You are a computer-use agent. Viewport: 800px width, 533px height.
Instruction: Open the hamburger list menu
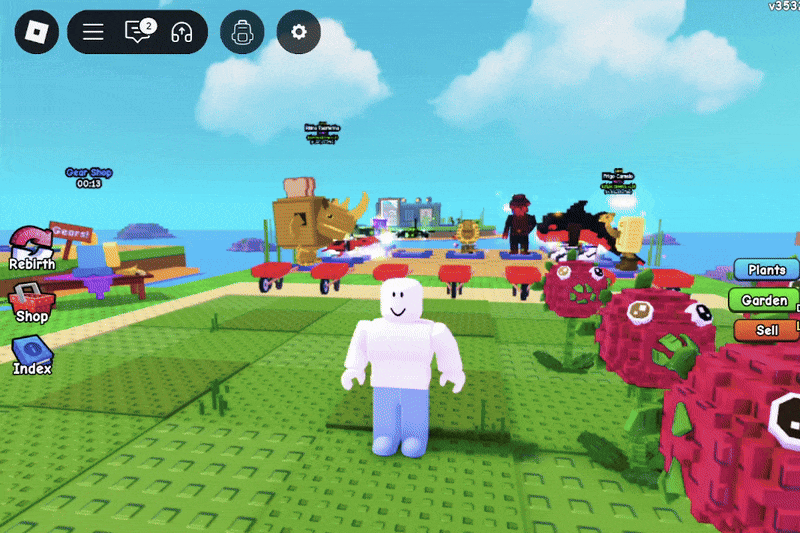[93, 32]
